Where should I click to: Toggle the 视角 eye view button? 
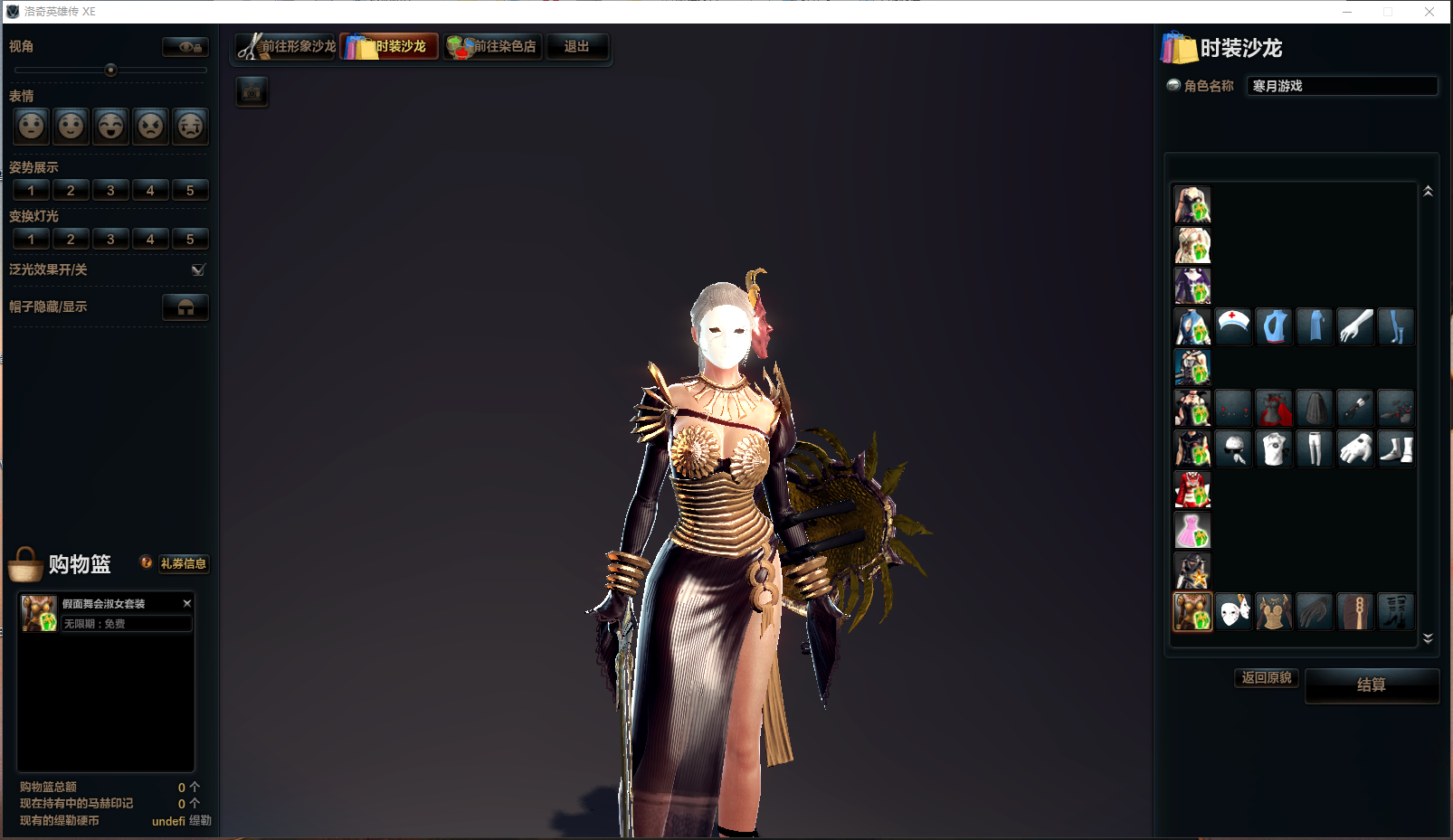pos(185,47)
